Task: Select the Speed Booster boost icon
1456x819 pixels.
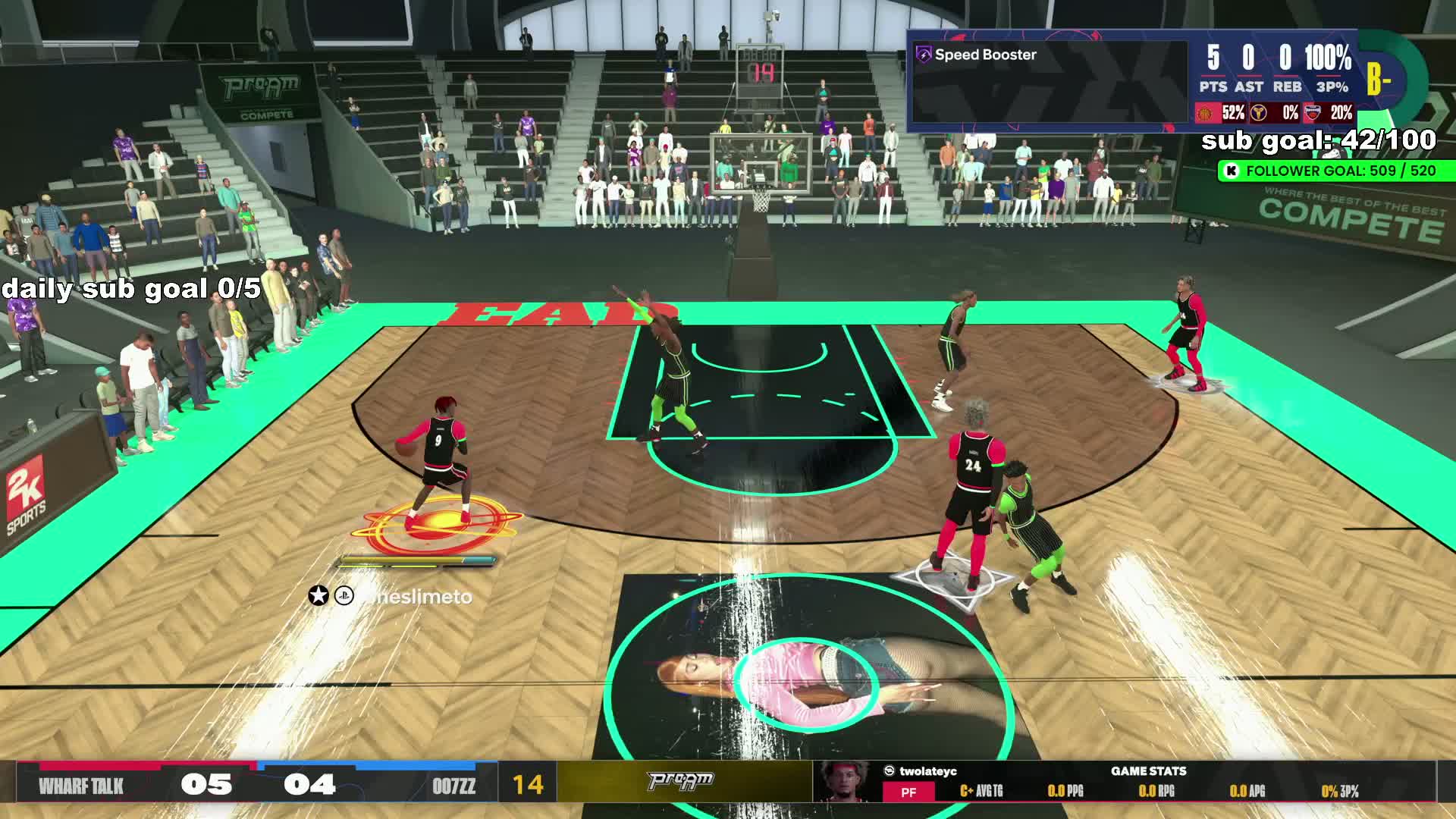Action: [x=924, y=55]
